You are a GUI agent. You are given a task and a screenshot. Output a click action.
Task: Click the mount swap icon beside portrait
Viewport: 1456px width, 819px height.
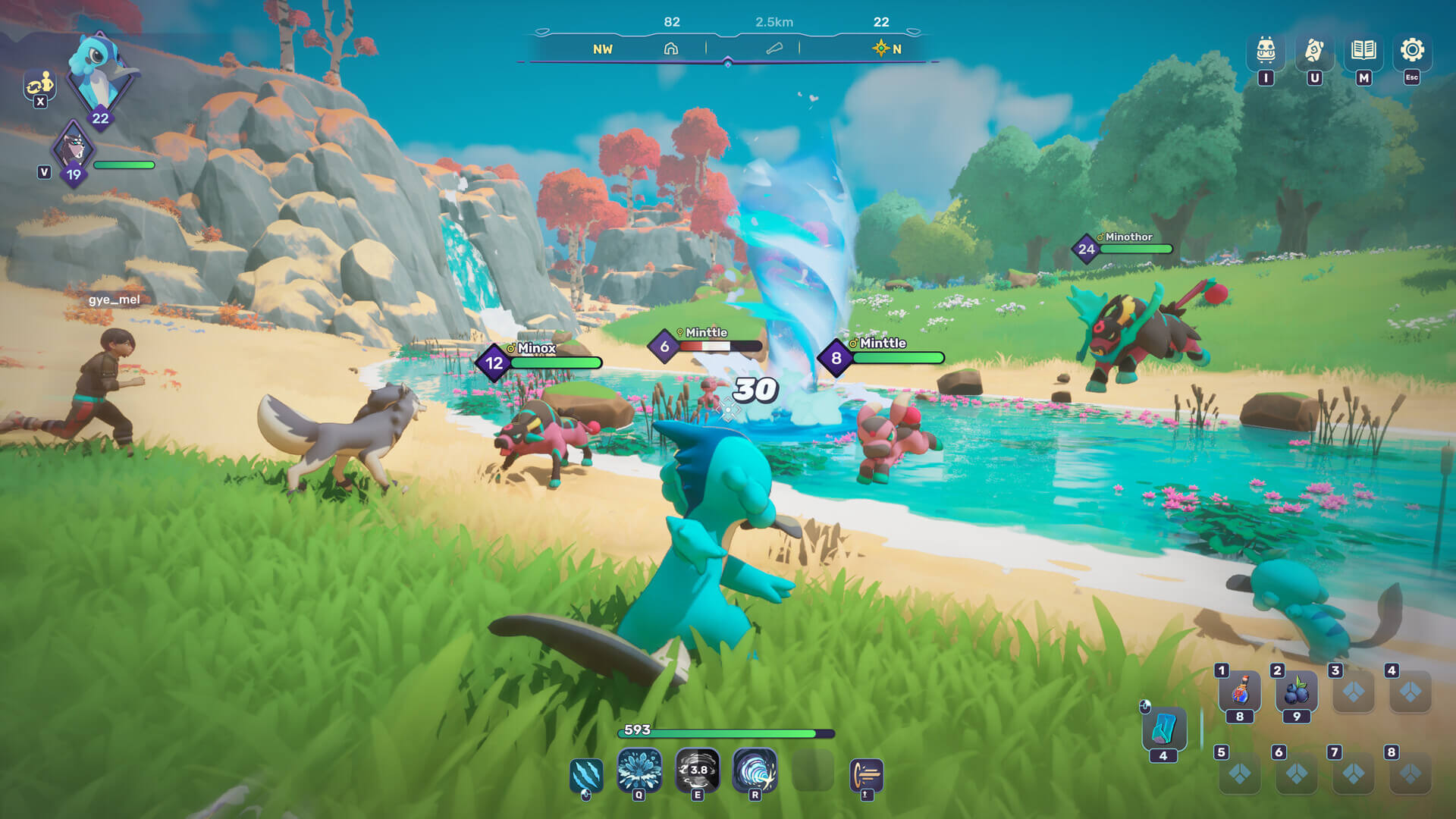[x=39, y=85]
